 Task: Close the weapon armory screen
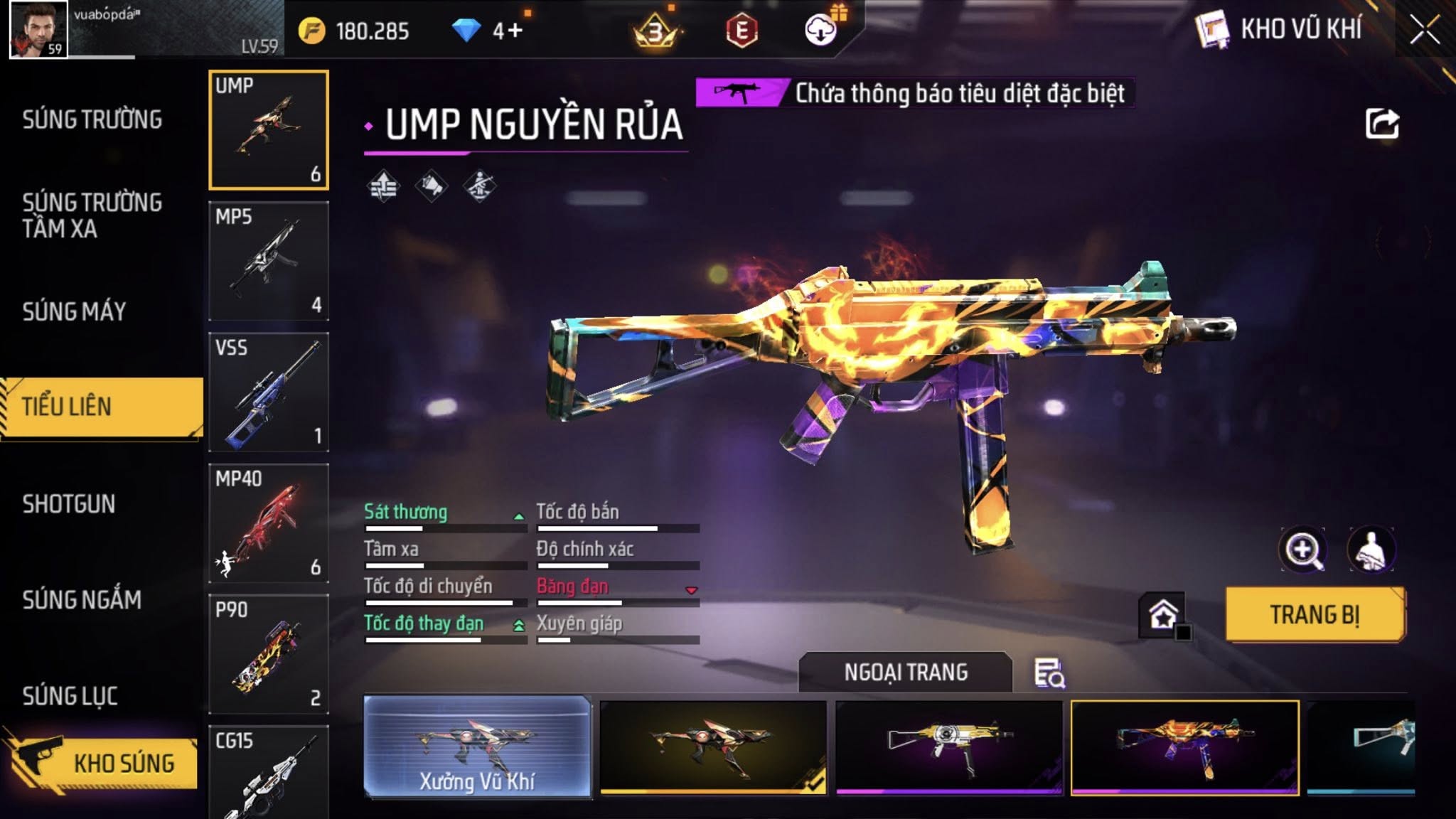[1425, 31]
